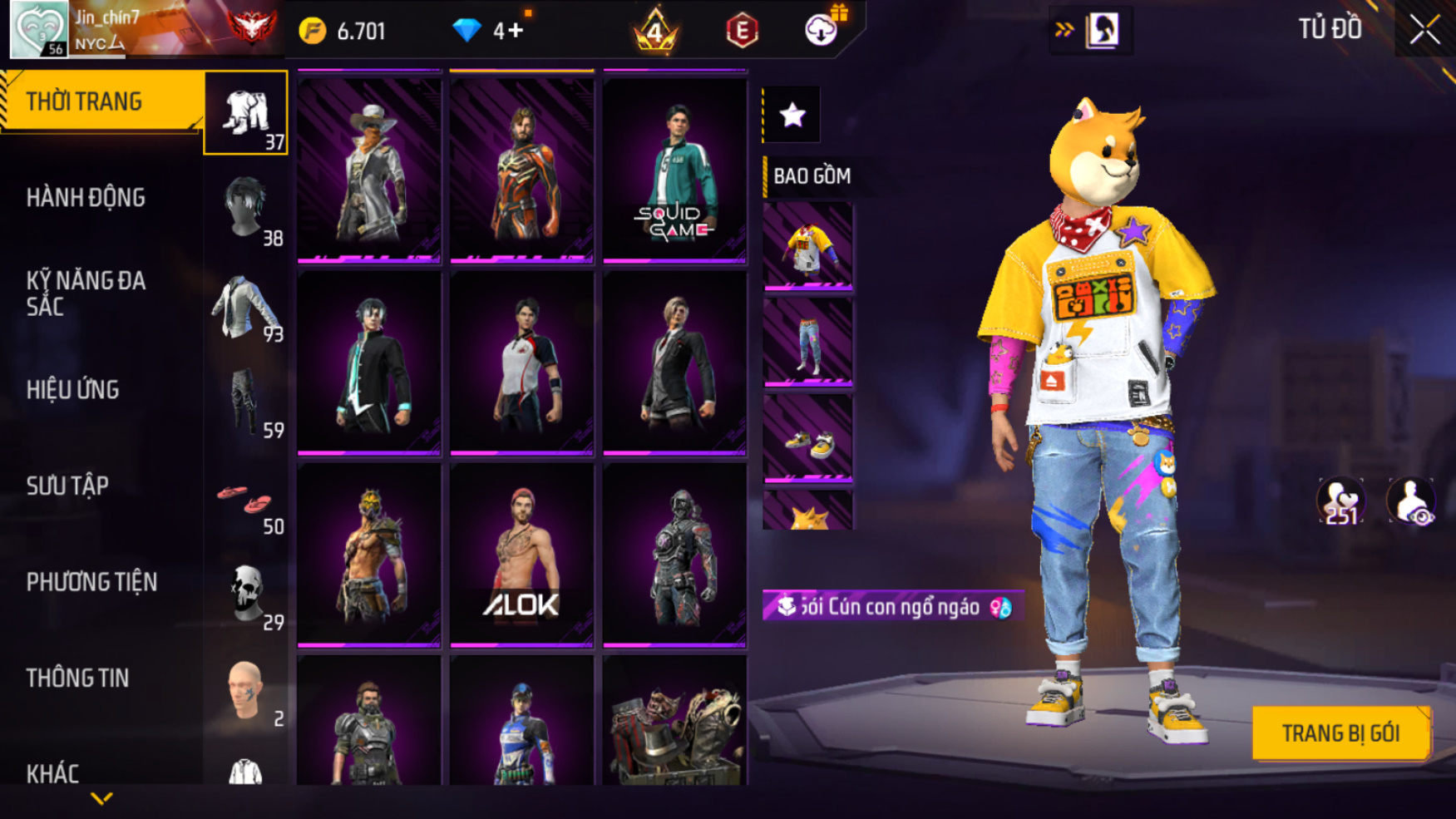
Task: Open the player profile avatar
Action: click(38, 30)
